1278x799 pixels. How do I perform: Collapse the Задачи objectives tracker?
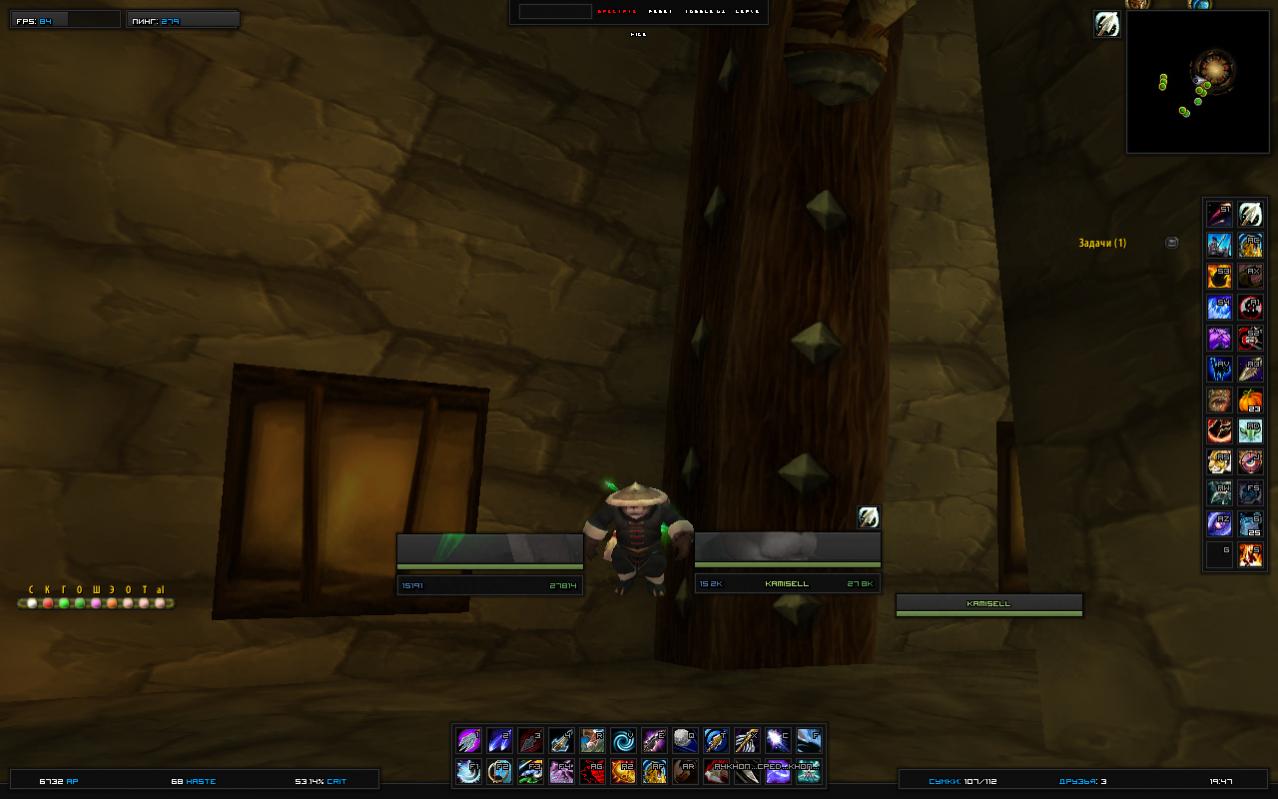(x=1172, y=243)
